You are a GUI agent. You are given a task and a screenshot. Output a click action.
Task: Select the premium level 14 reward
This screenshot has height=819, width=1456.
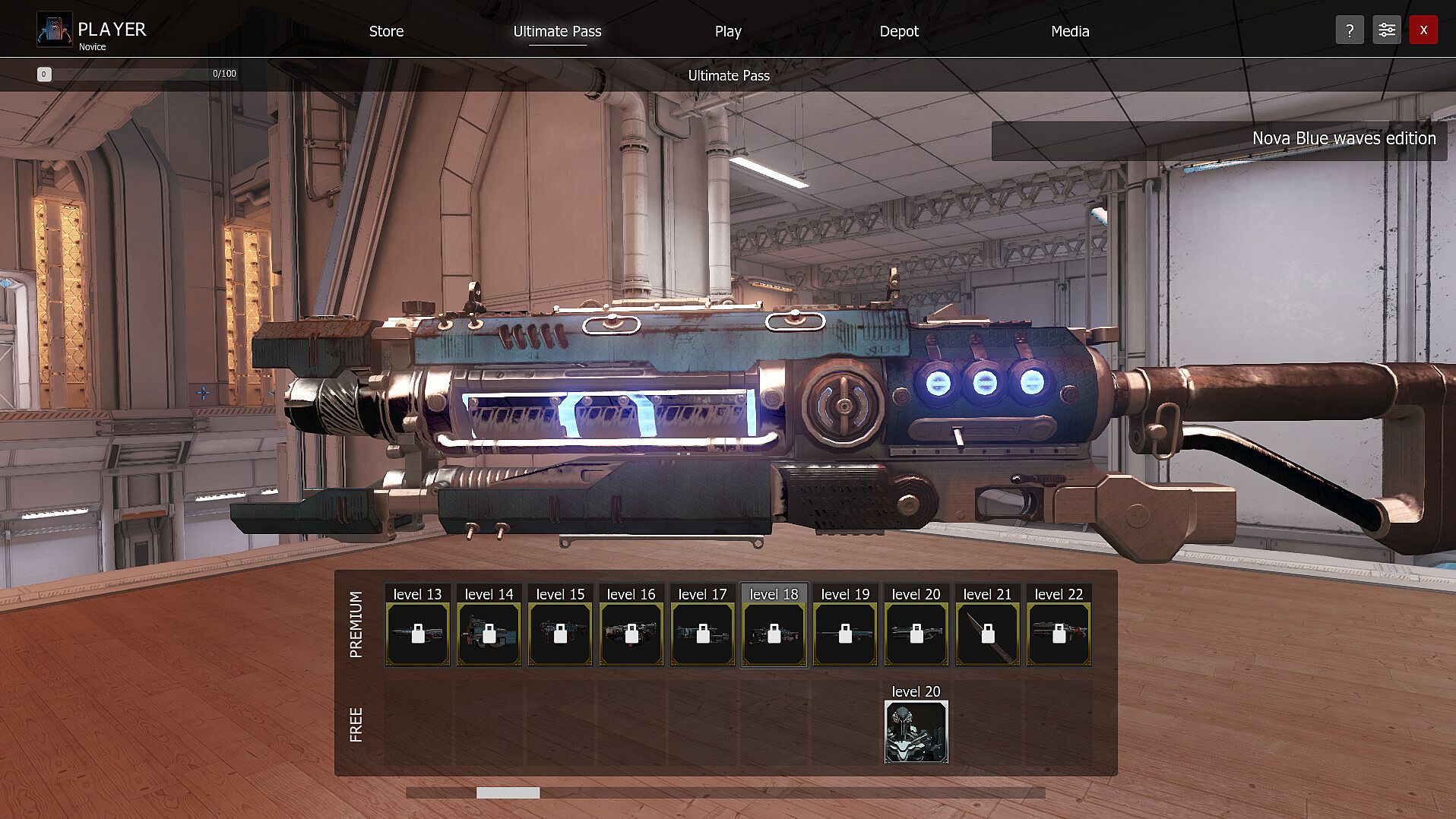click(489, 634)
